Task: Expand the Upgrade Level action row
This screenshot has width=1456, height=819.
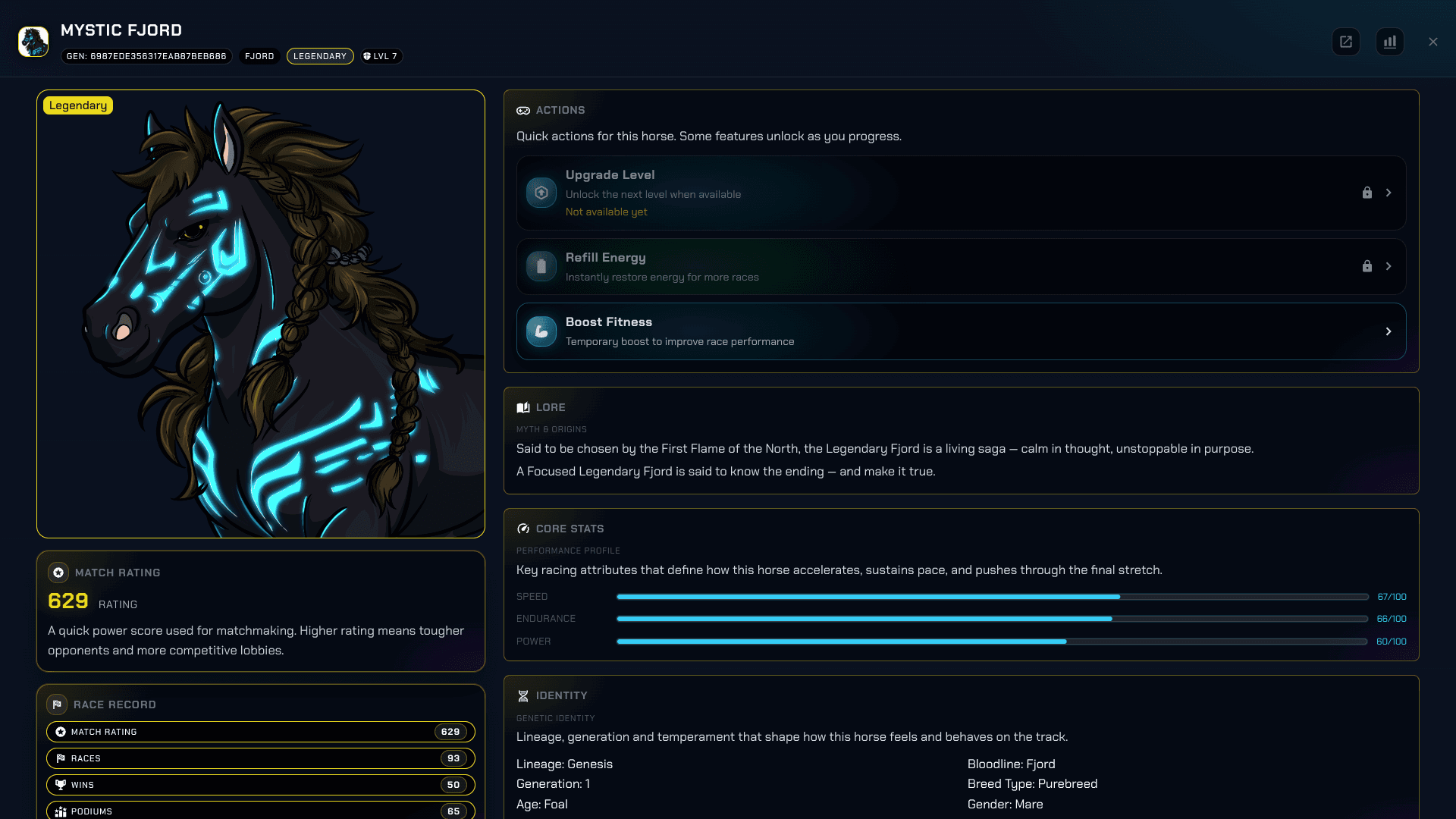Action: coord(1389,193)
